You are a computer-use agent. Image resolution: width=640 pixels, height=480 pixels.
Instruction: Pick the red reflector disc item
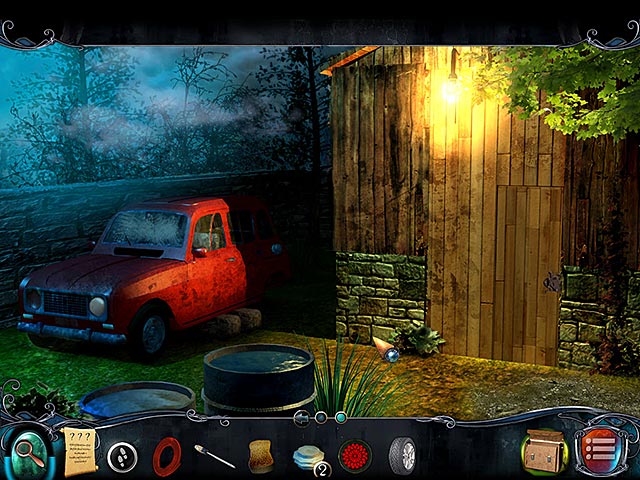pos(355,456)
